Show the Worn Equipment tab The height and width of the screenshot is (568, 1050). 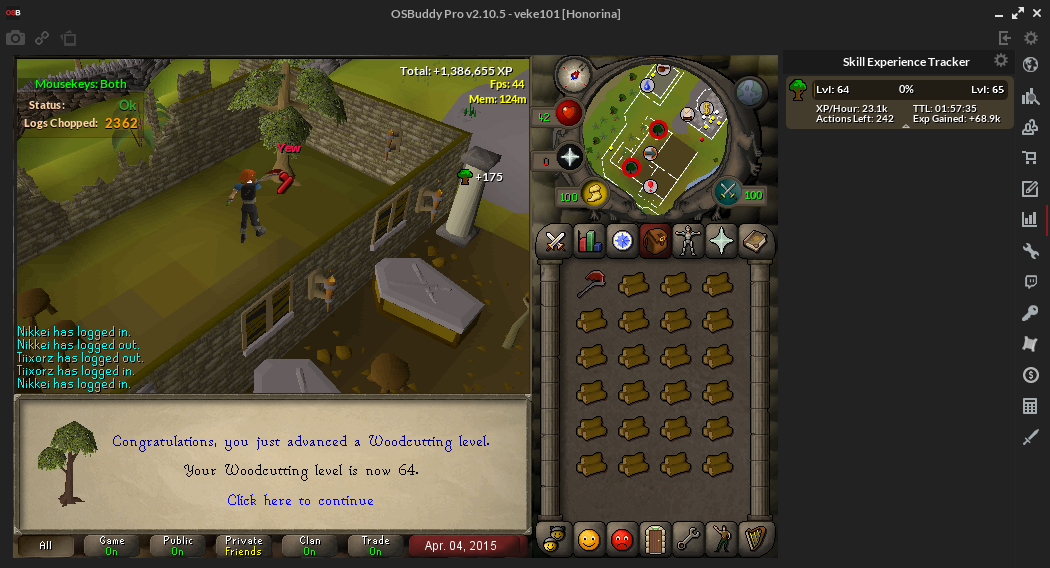click(688, 241)
